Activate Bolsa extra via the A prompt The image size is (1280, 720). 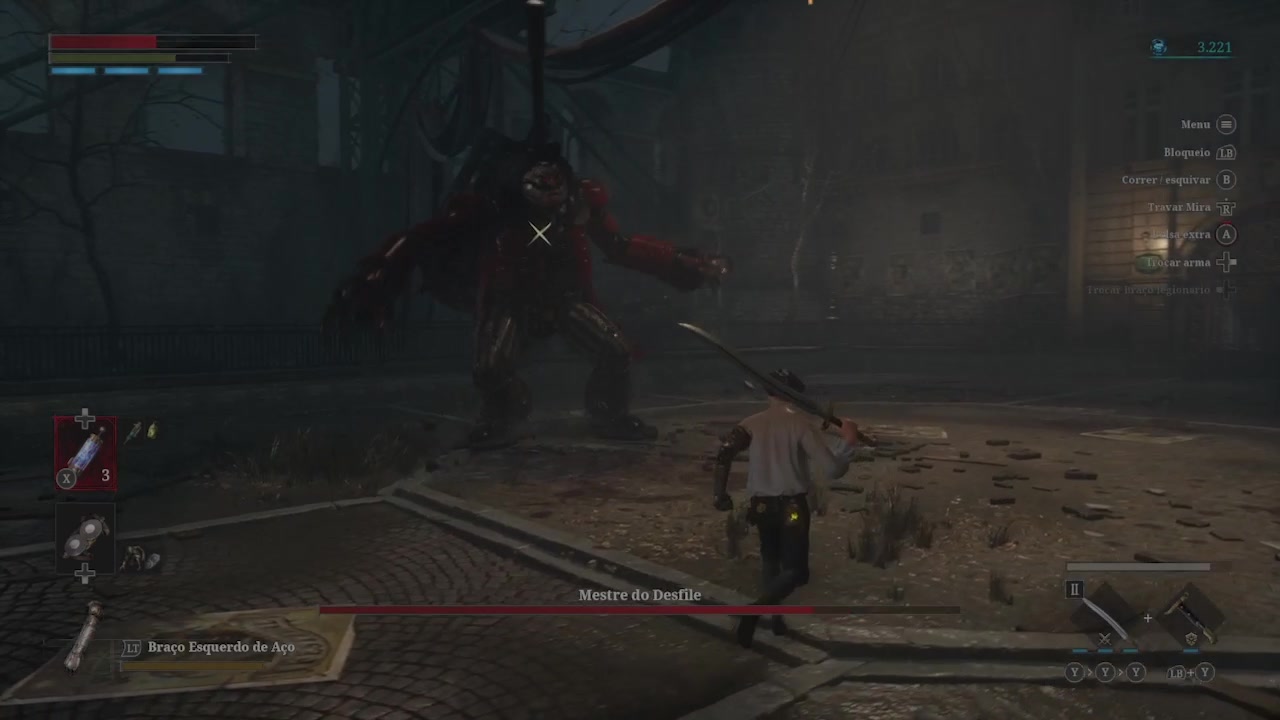(x=1226, y=234)
